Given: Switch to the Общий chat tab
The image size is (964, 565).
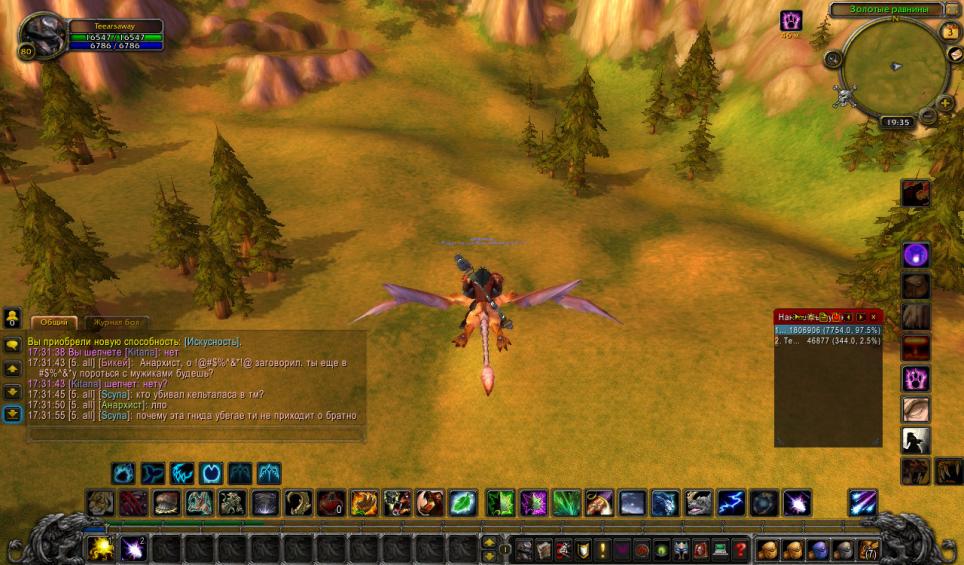Looking at the screenshot, I should tap(55, 322).
